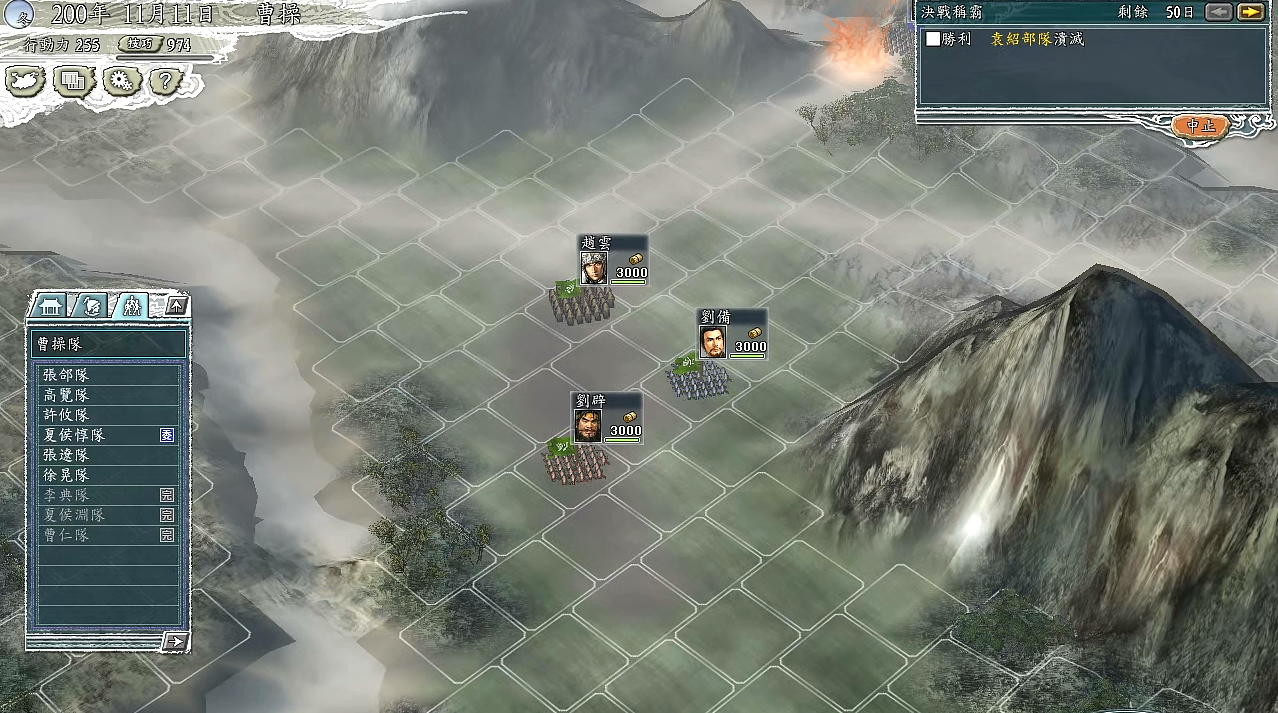Click the grey previous arrow button
This screenshot has height=713, width=1278.
(x=1218, y=12)
